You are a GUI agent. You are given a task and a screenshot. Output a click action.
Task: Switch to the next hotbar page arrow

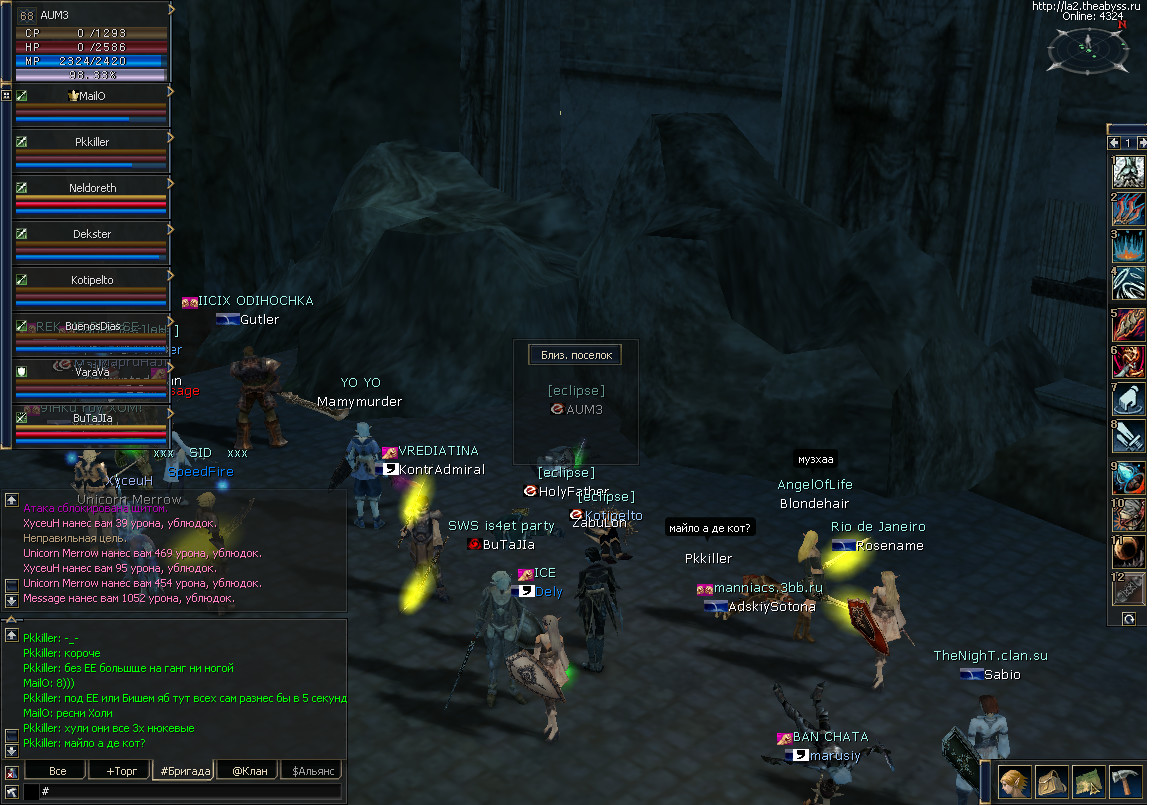1142,143
